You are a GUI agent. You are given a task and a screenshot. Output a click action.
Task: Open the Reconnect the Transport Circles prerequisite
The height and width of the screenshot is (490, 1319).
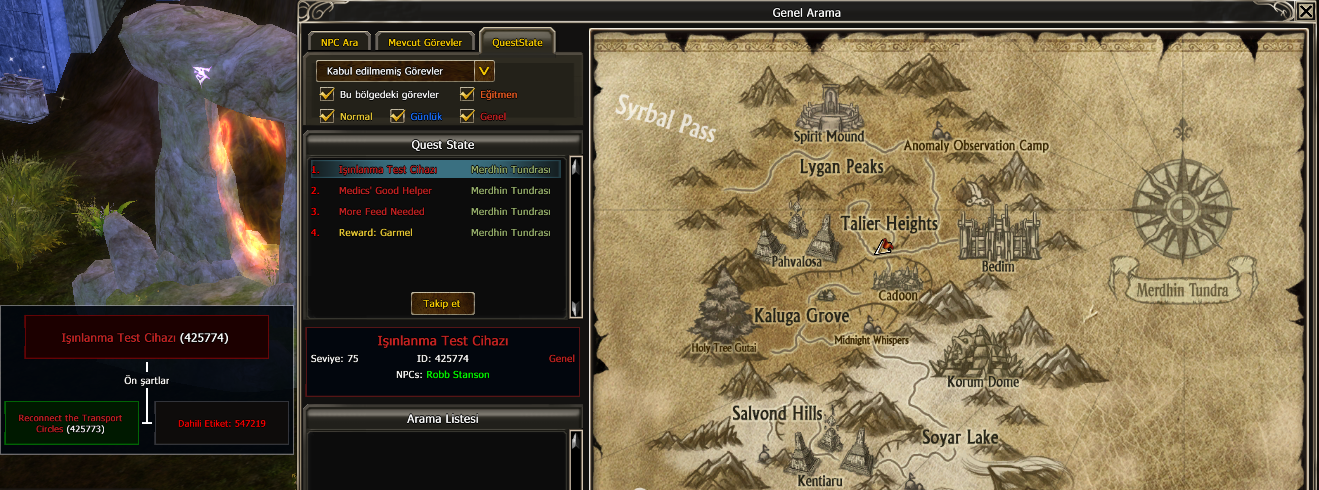[x=70, y=423]
